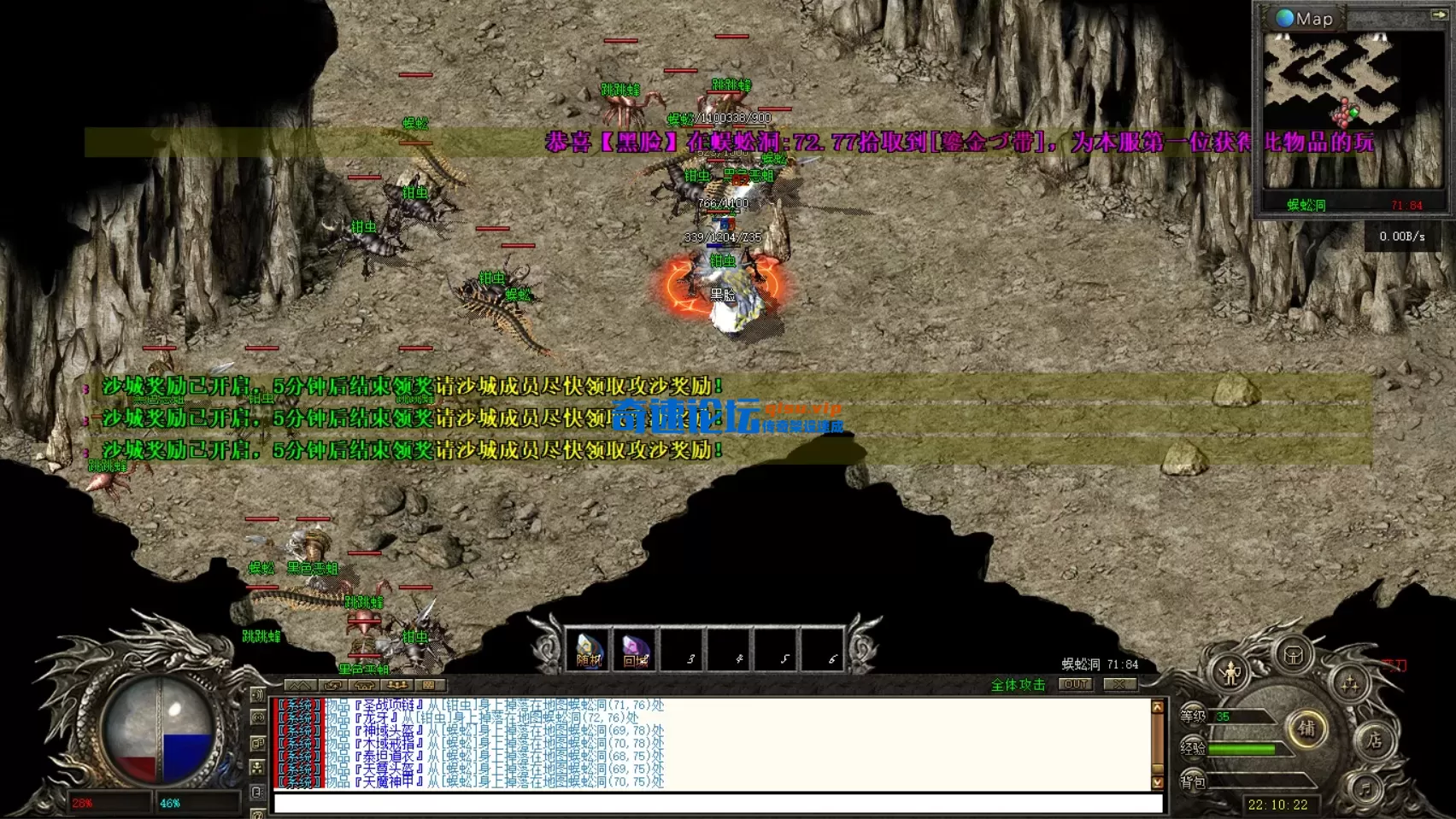This screenshot has width=1456, height=819.
Task: Close the panel with the X button
Action: (x=1118, y=684)
